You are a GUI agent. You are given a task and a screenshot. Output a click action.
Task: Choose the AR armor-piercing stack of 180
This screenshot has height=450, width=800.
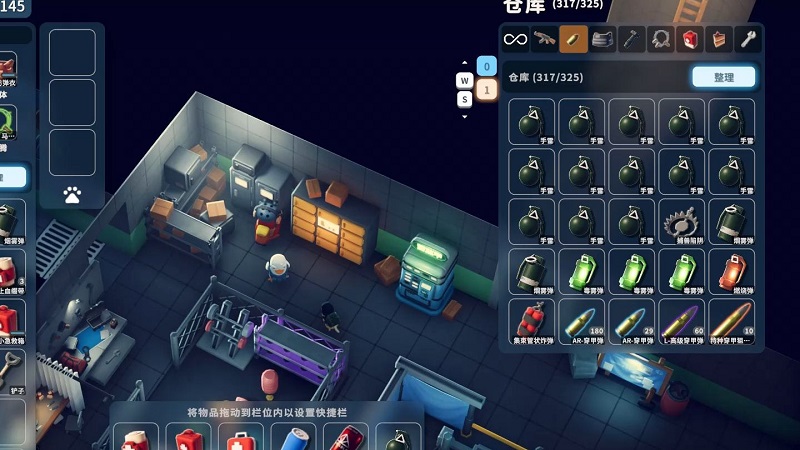pyautogui.click(x=582, y=322)
